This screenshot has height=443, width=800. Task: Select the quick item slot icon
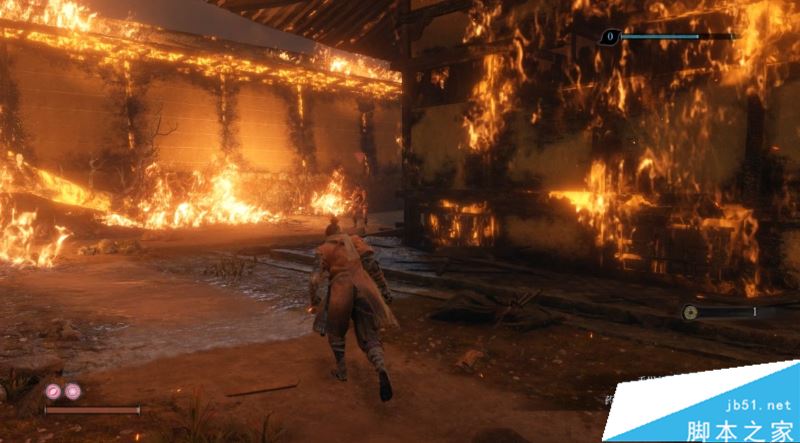point(691,312)
